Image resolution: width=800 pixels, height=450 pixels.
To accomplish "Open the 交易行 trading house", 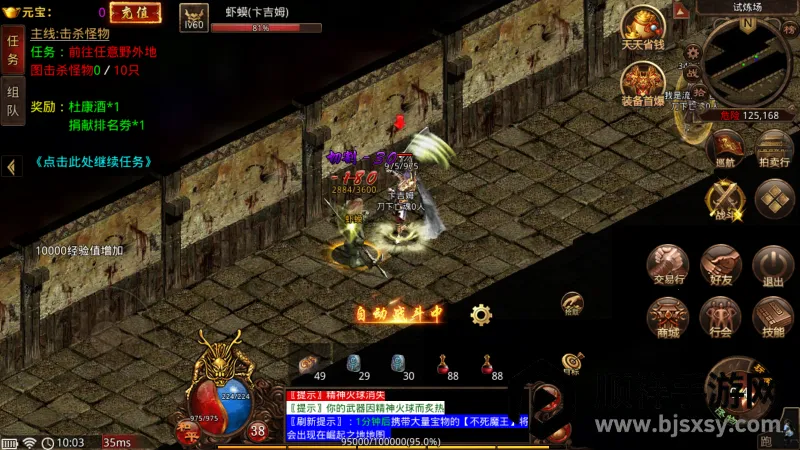I will [667, 264].
